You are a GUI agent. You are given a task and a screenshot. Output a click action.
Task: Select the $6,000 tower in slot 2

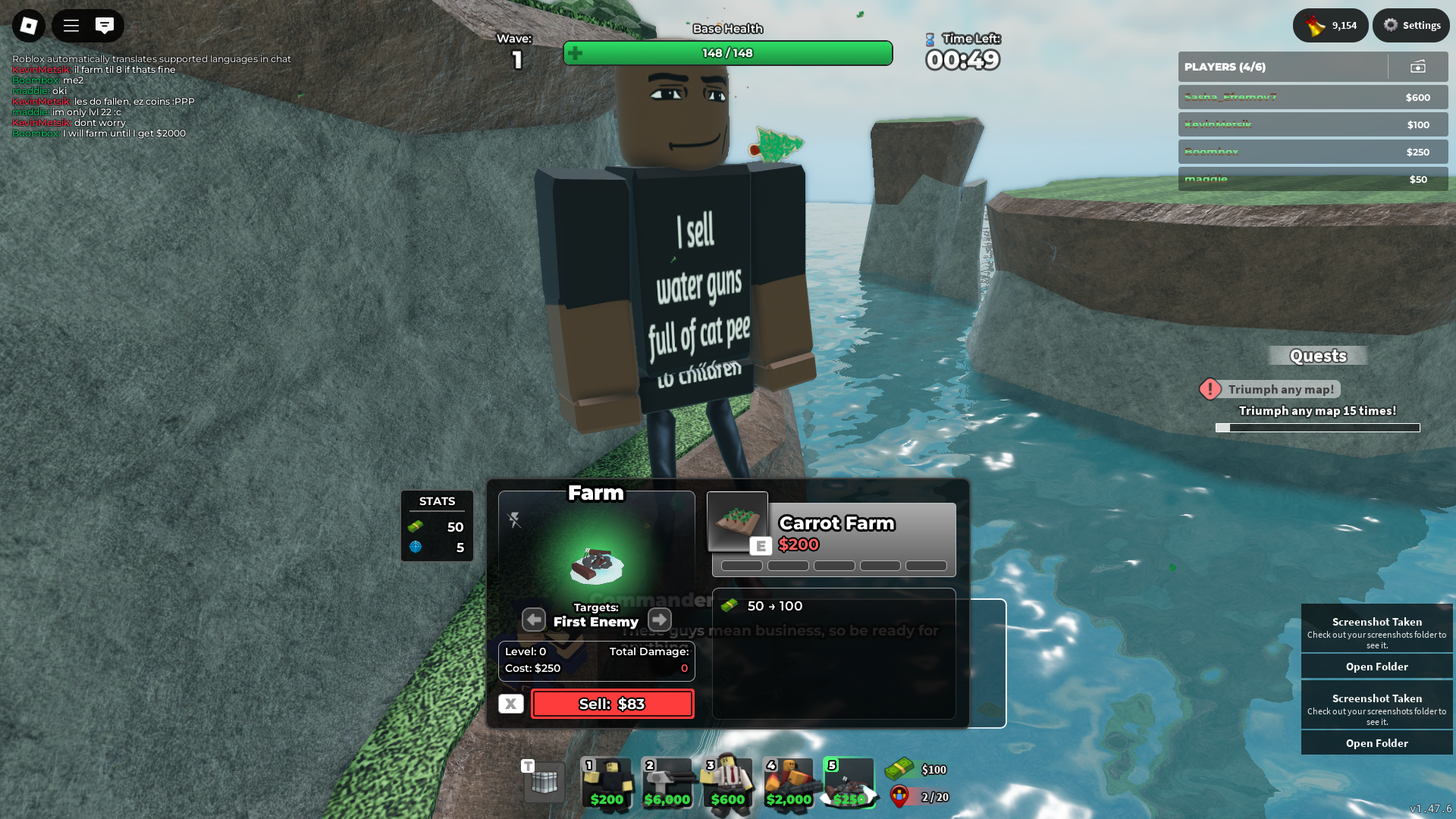pyautogui.click(x=667, y=783)
